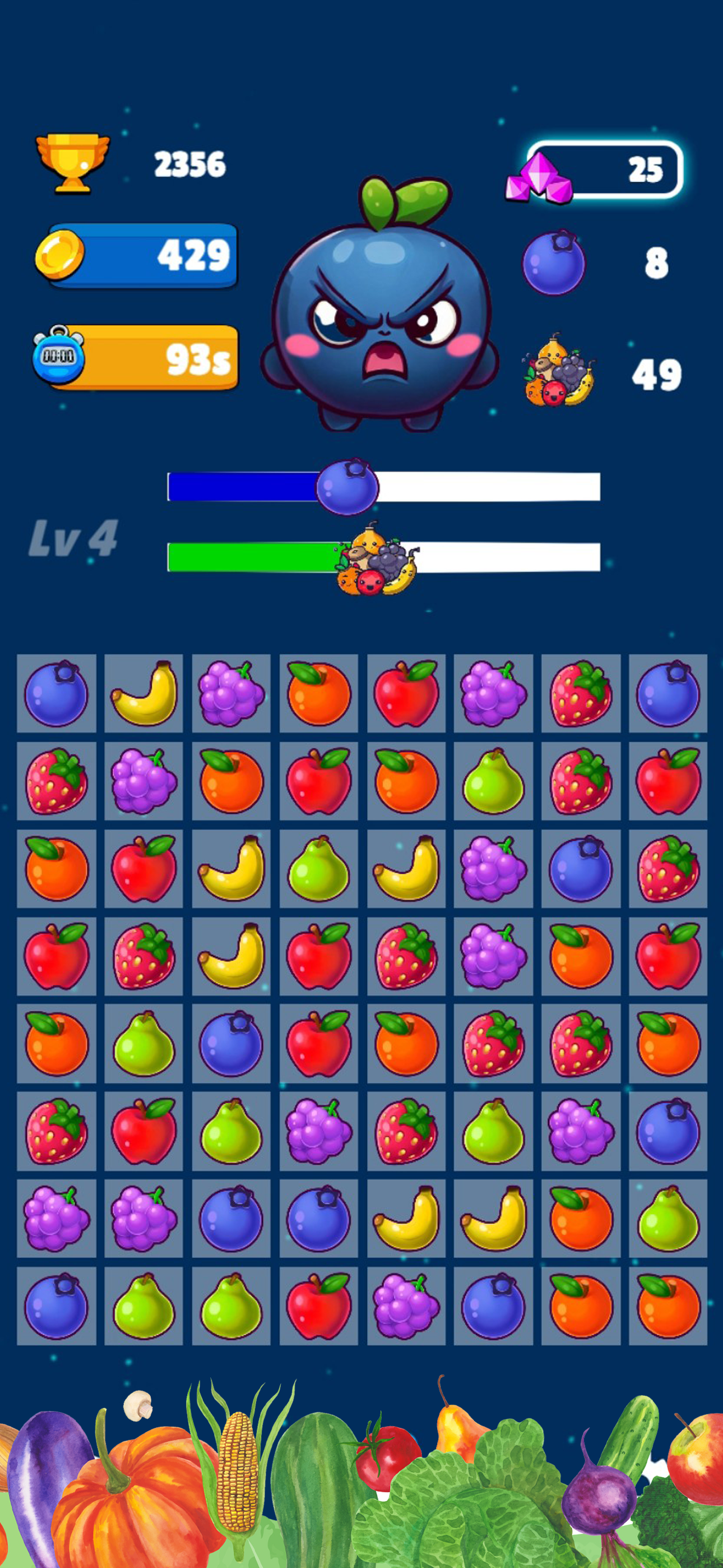
Task: Tap the grapes cluster in the bottom row
Action: pyautogui.click(x=406, y=1306)
